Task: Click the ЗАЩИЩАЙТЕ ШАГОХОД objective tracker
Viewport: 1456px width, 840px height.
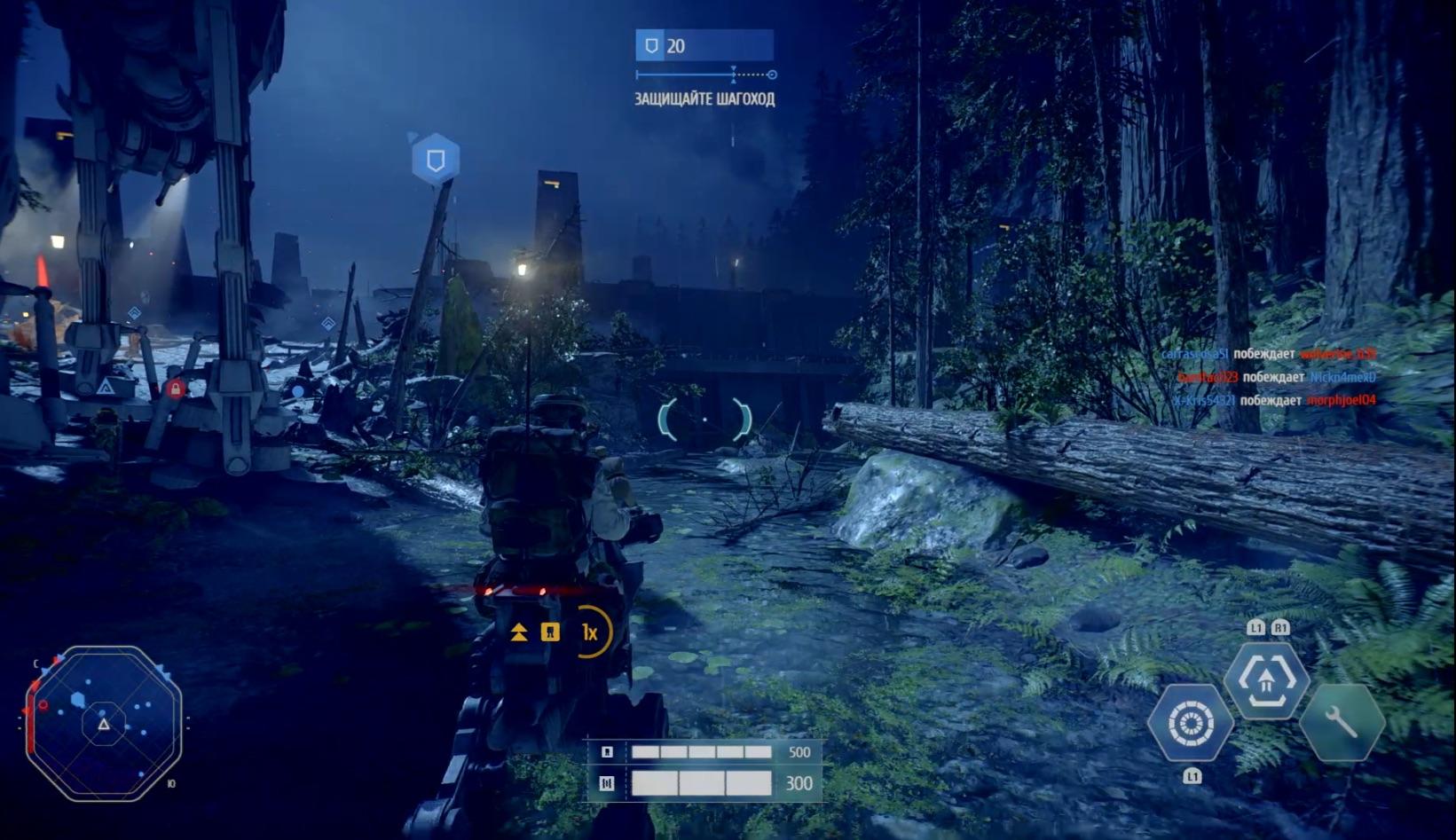Action: (704, 98)
